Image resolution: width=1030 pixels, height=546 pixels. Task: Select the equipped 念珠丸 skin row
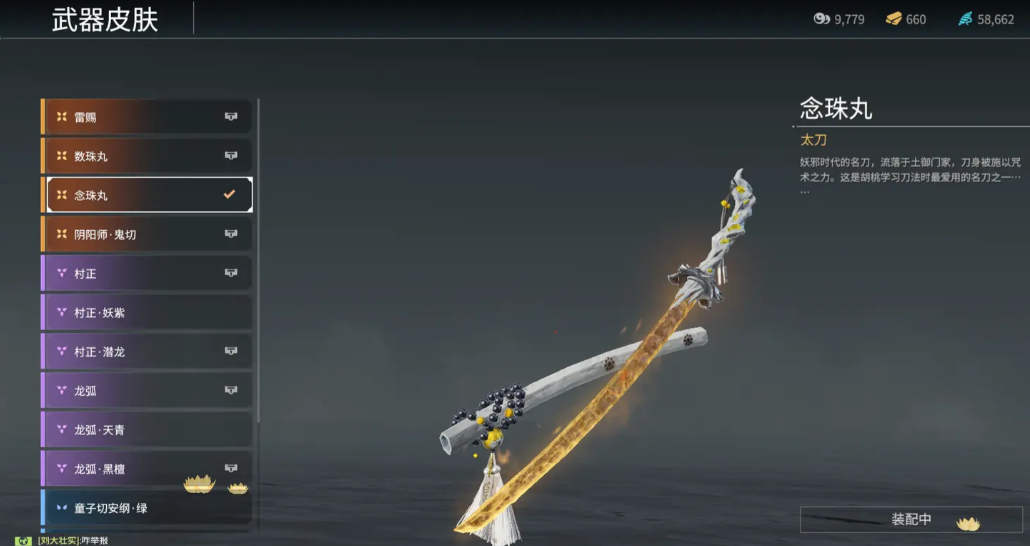point(146,195)
